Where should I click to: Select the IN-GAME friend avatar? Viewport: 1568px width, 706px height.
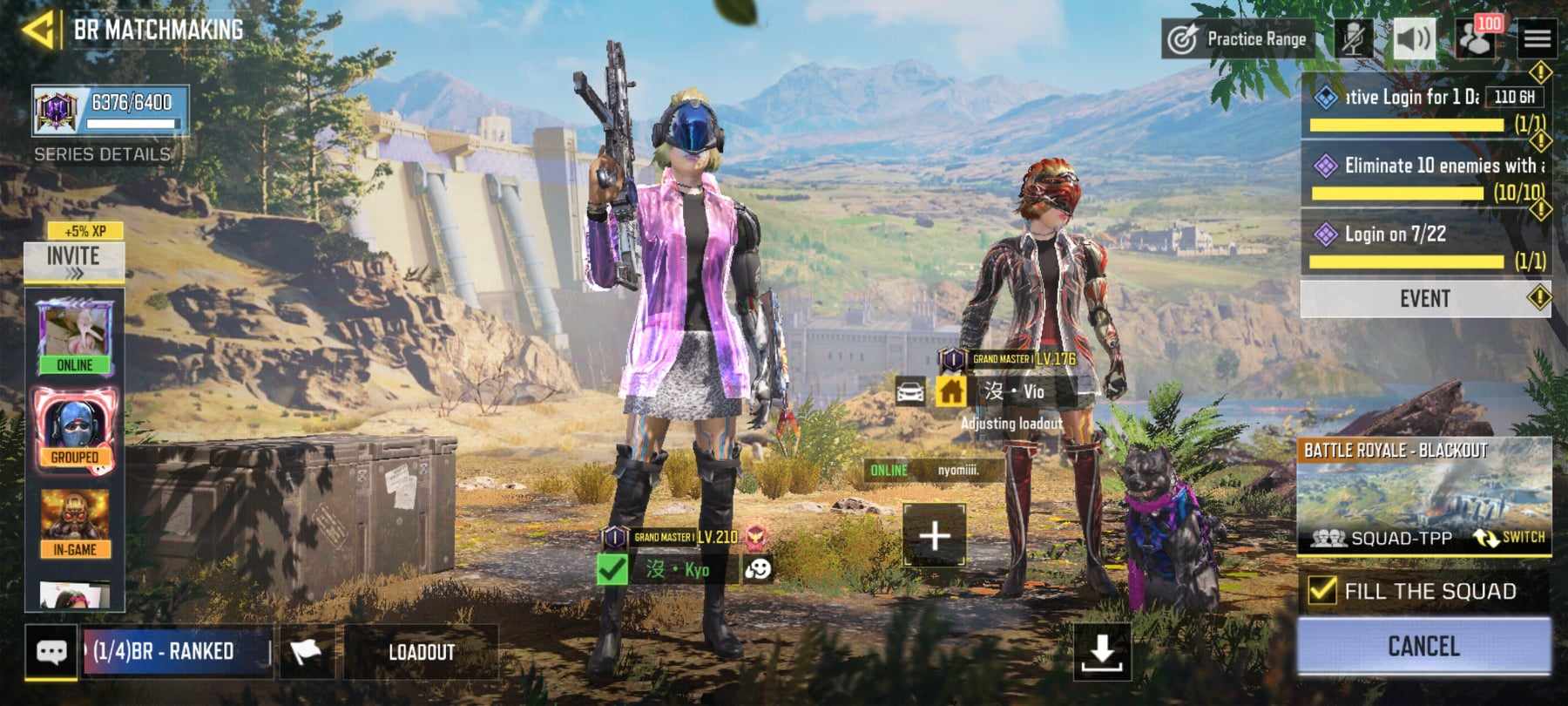click(74, 523)
